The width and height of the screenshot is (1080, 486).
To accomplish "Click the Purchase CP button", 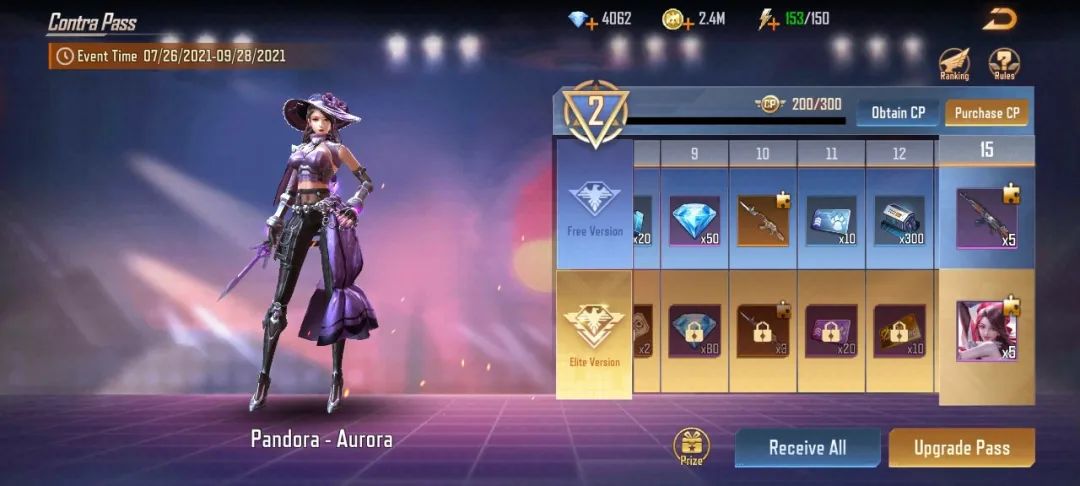I will 986,113.
